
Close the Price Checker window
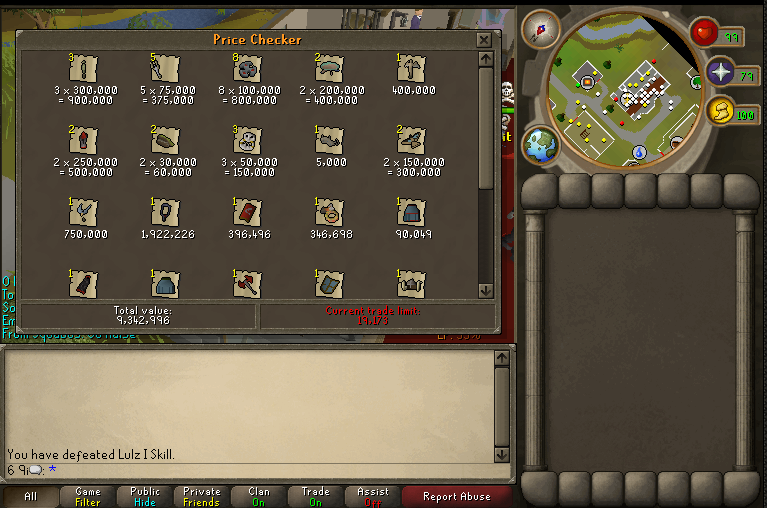pyautogui.click(x=484, y=40)
